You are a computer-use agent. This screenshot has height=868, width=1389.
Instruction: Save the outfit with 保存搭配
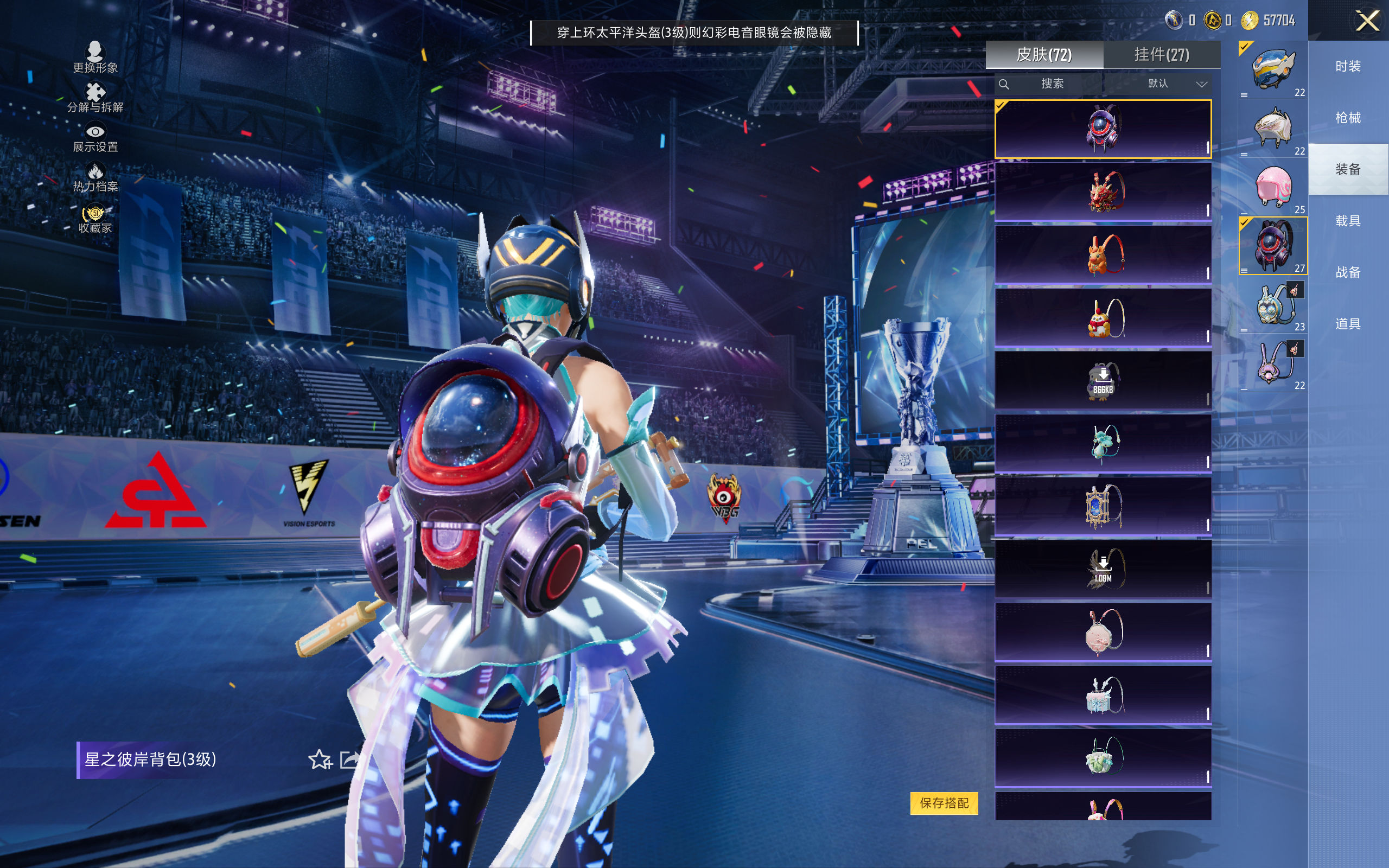[944, 802]
